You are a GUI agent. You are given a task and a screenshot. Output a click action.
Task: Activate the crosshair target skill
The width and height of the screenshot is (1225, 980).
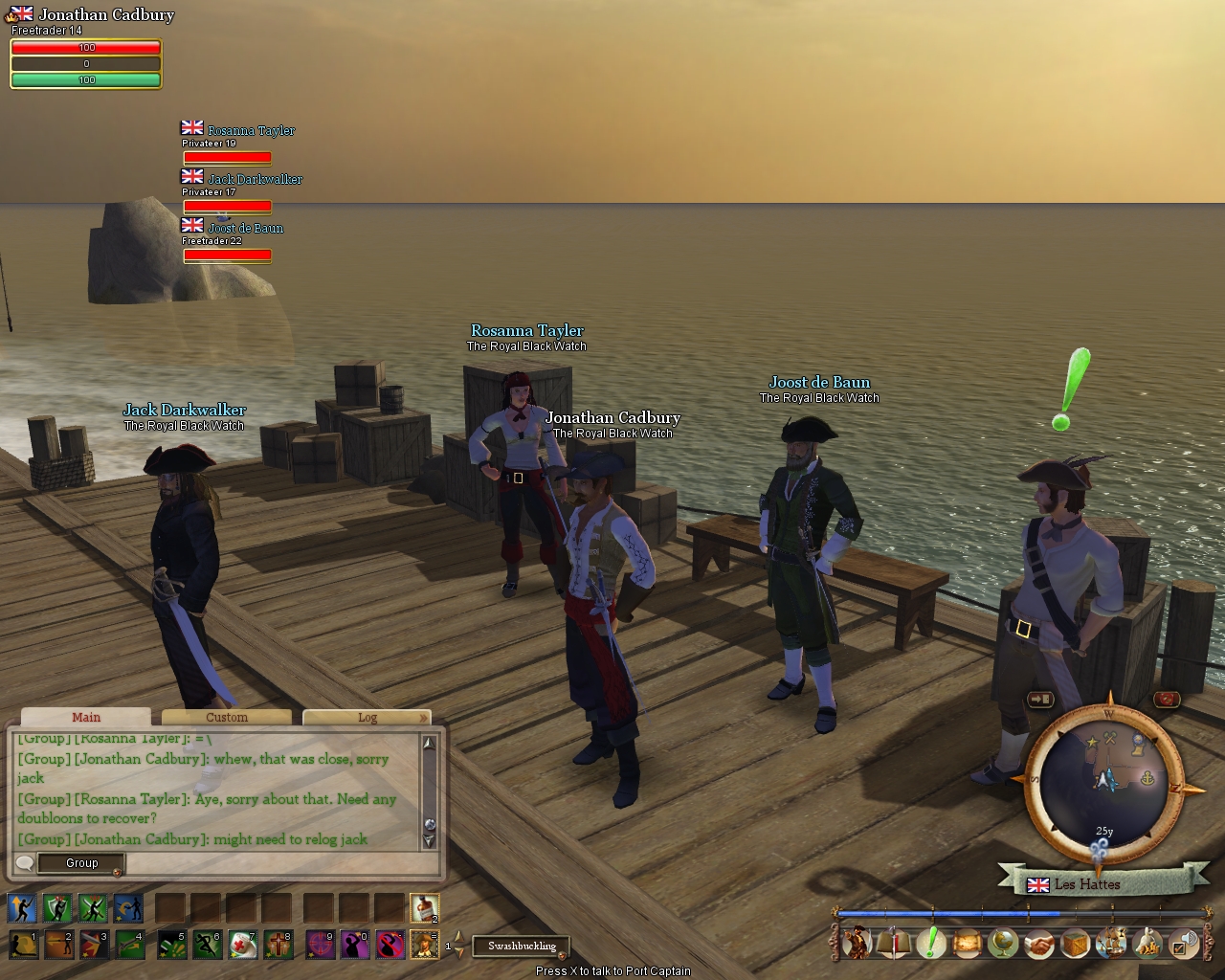320,946
